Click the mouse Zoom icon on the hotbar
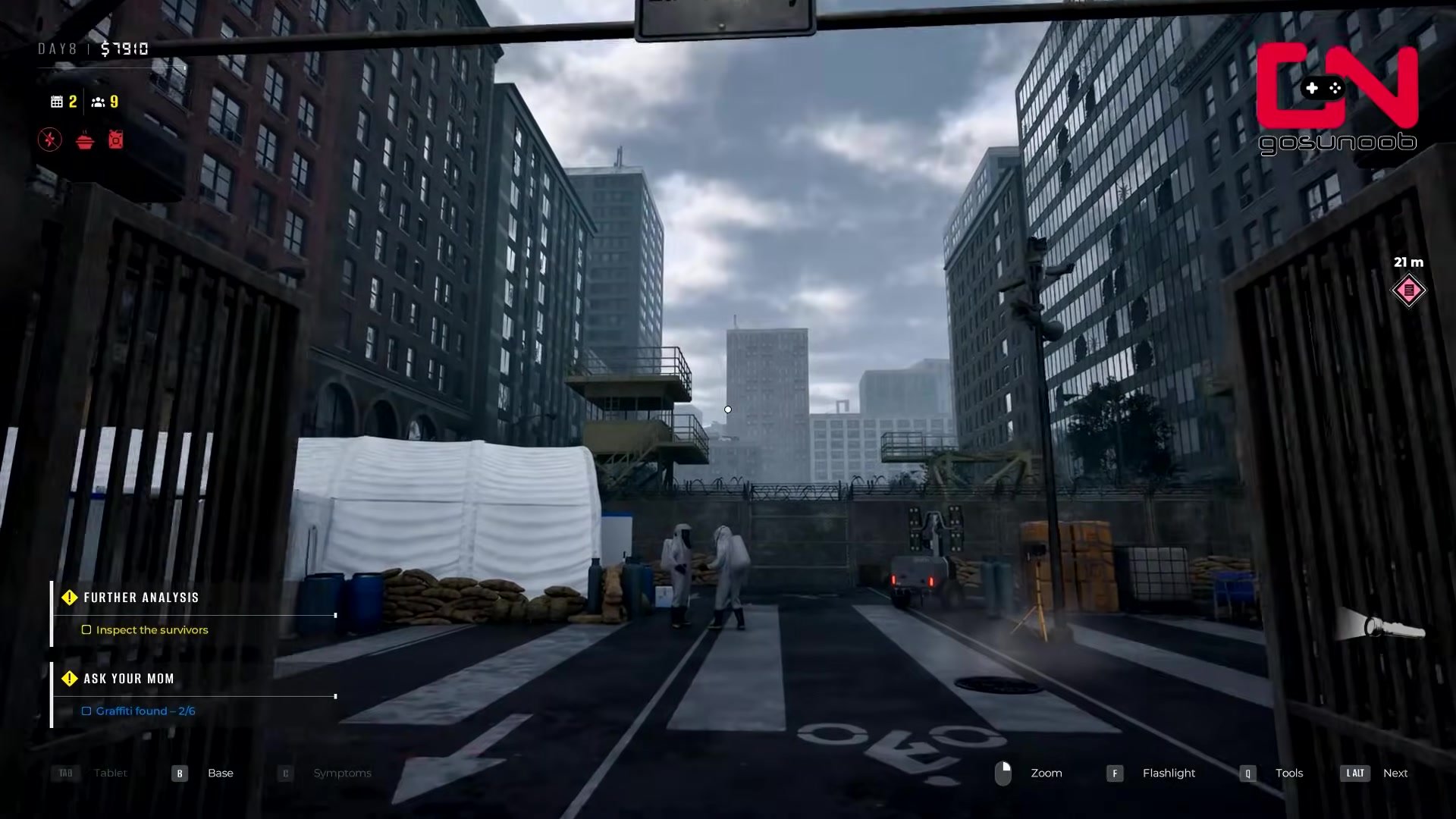Viewport: 1456px width, 819px height. [x=1003, y=773]
